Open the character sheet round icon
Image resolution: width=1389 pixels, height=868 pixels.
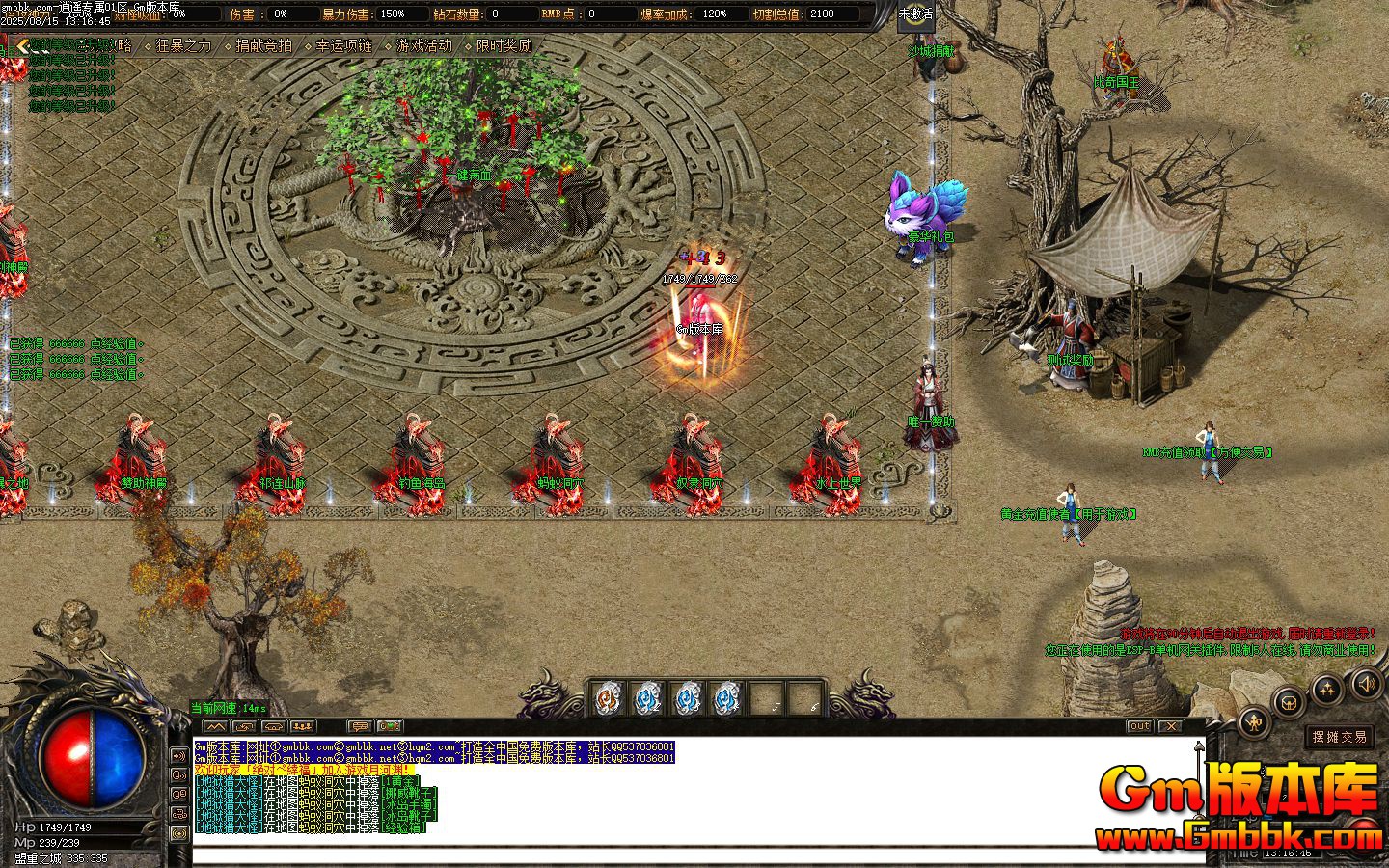tap(1255, 720)
